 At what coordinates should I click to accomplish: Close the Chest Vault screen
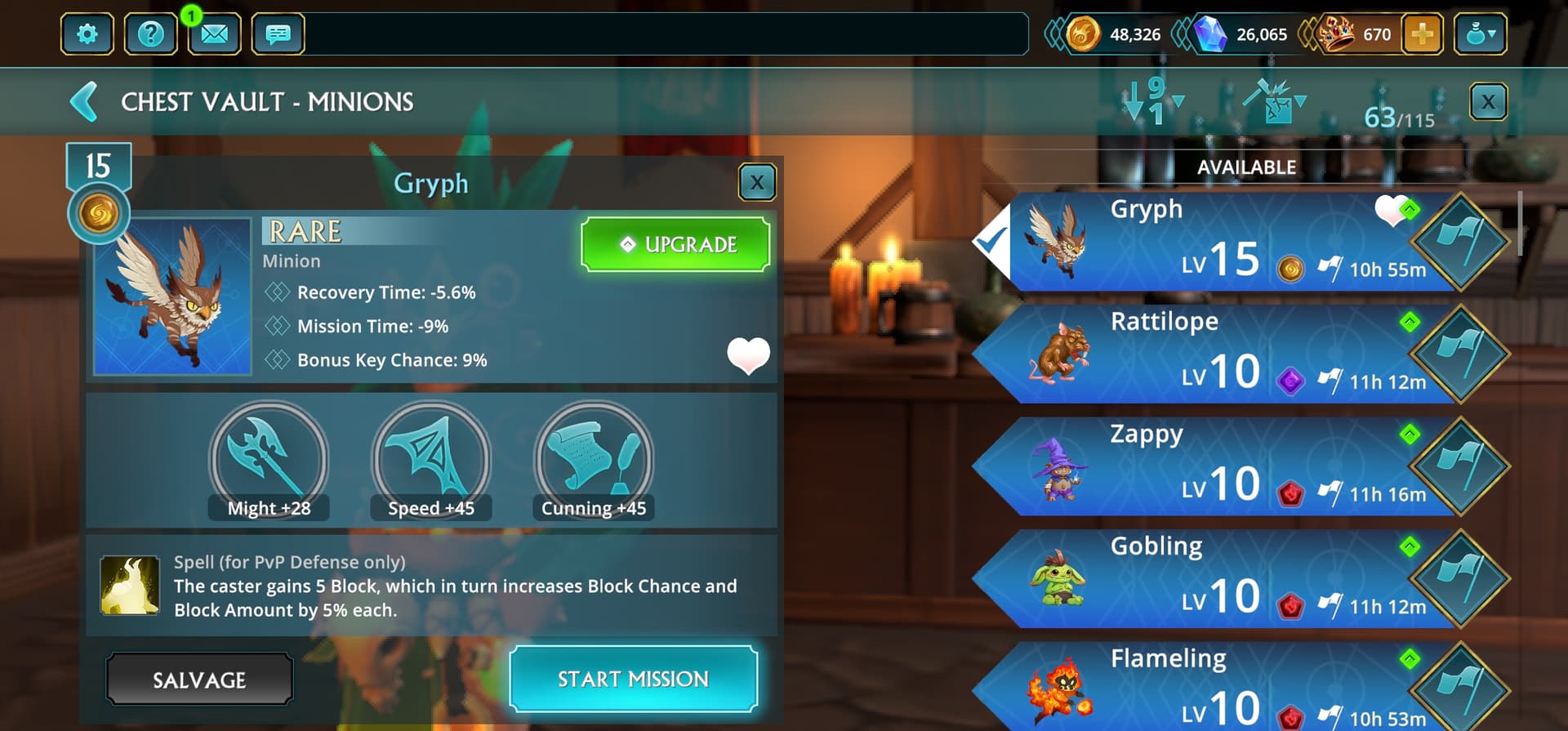pos(1488,102)
